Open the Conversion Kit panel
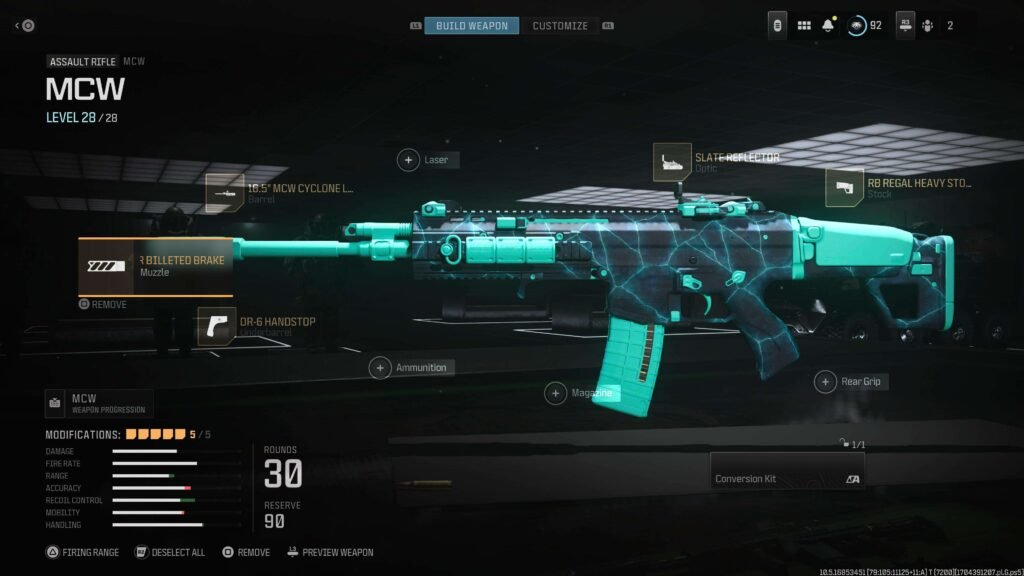 [x=787, y=472]
